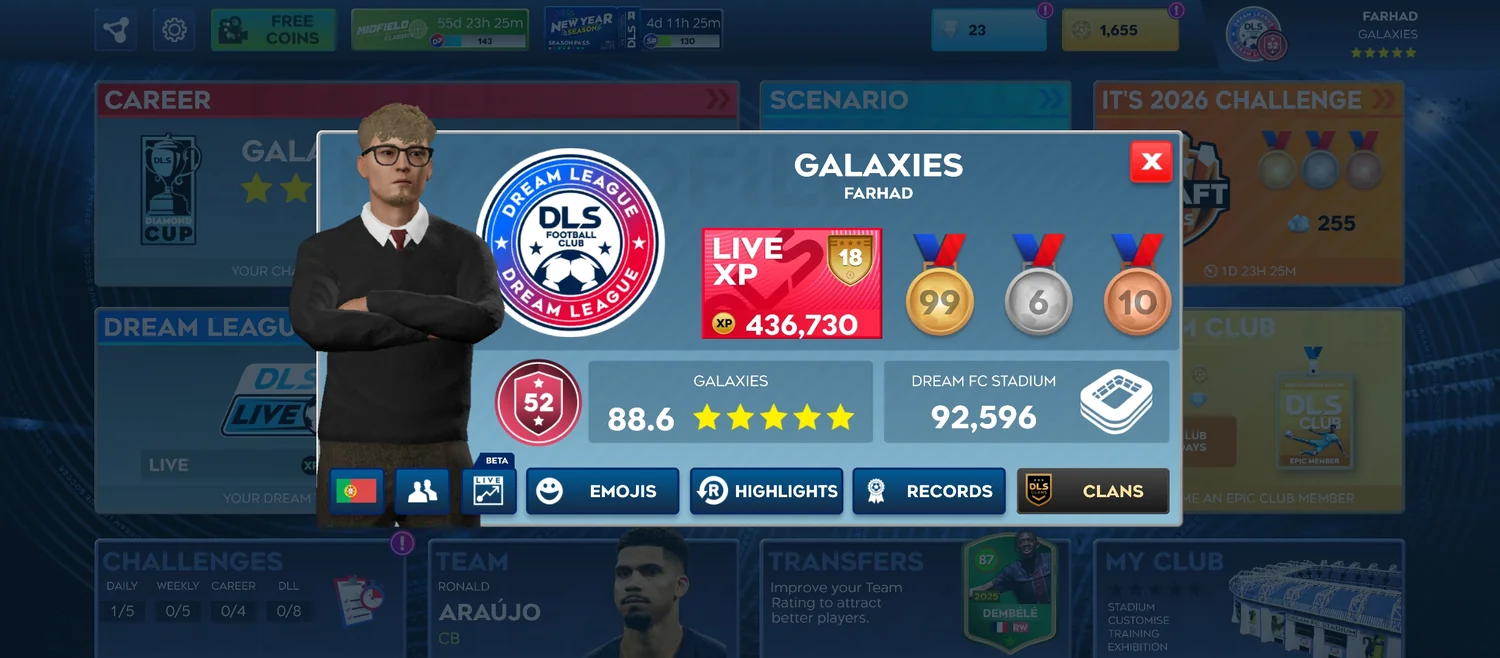Show the club Records
The width and height of the screenshot is (1500, 658).
(x=929, y=491)
